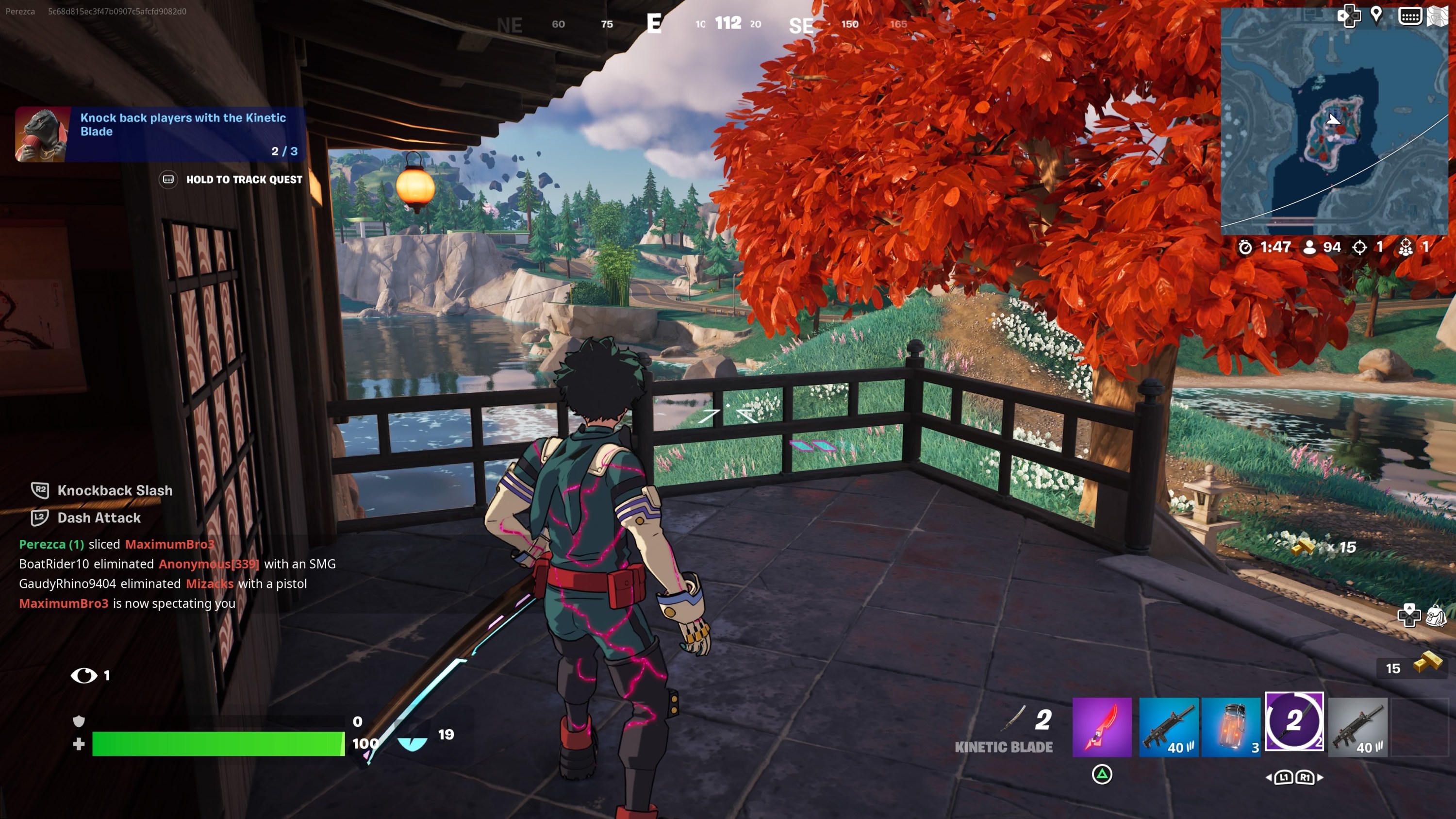This screenshot has width=1456, height=819.
Task: Toggle the spectator eye indicator on the left
Action: [x=85, y=675]
